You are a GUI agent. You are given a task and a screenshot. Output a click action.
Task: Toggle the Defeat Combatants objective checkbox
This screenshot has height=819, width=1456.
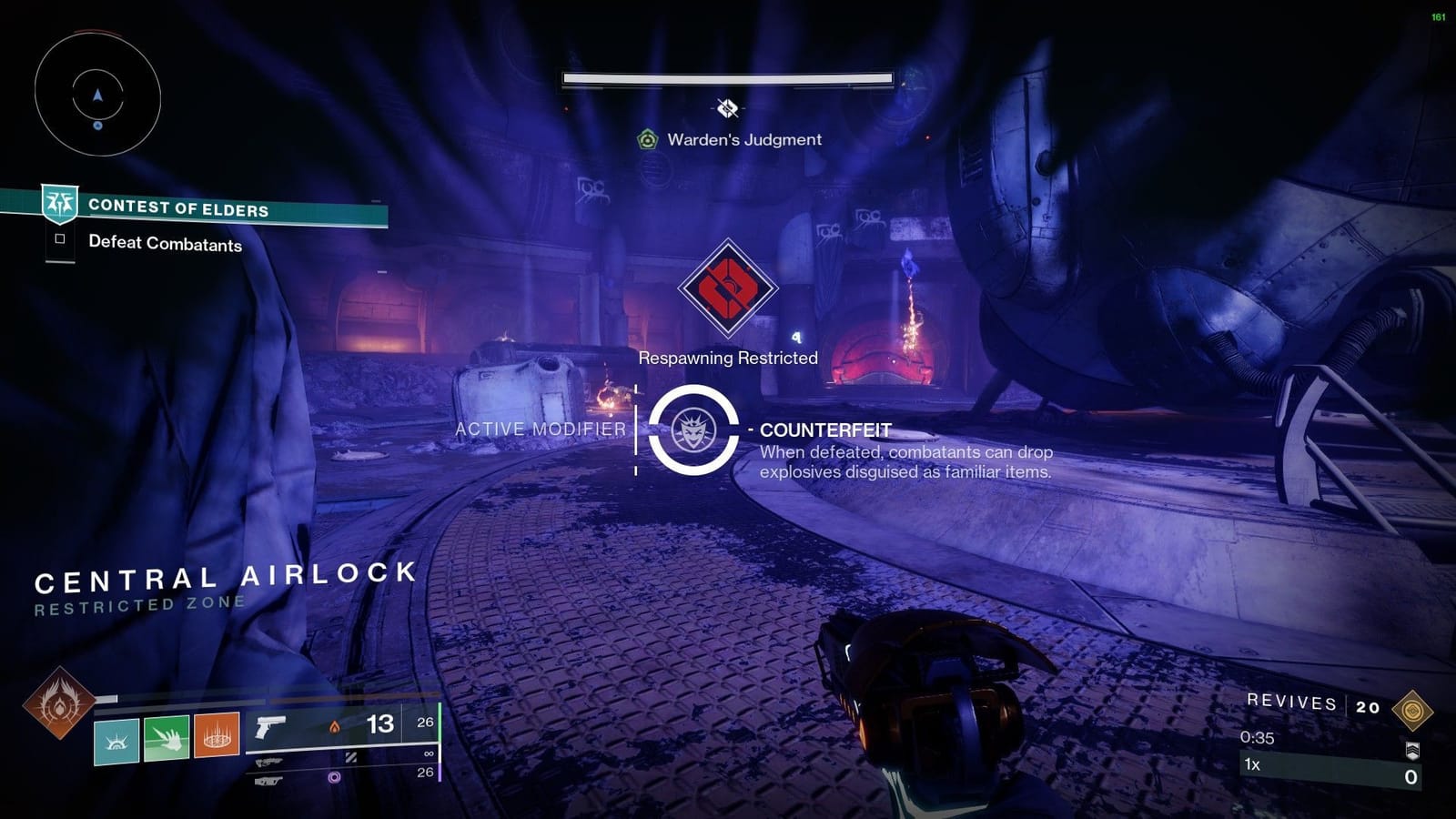tap(60, 239)
